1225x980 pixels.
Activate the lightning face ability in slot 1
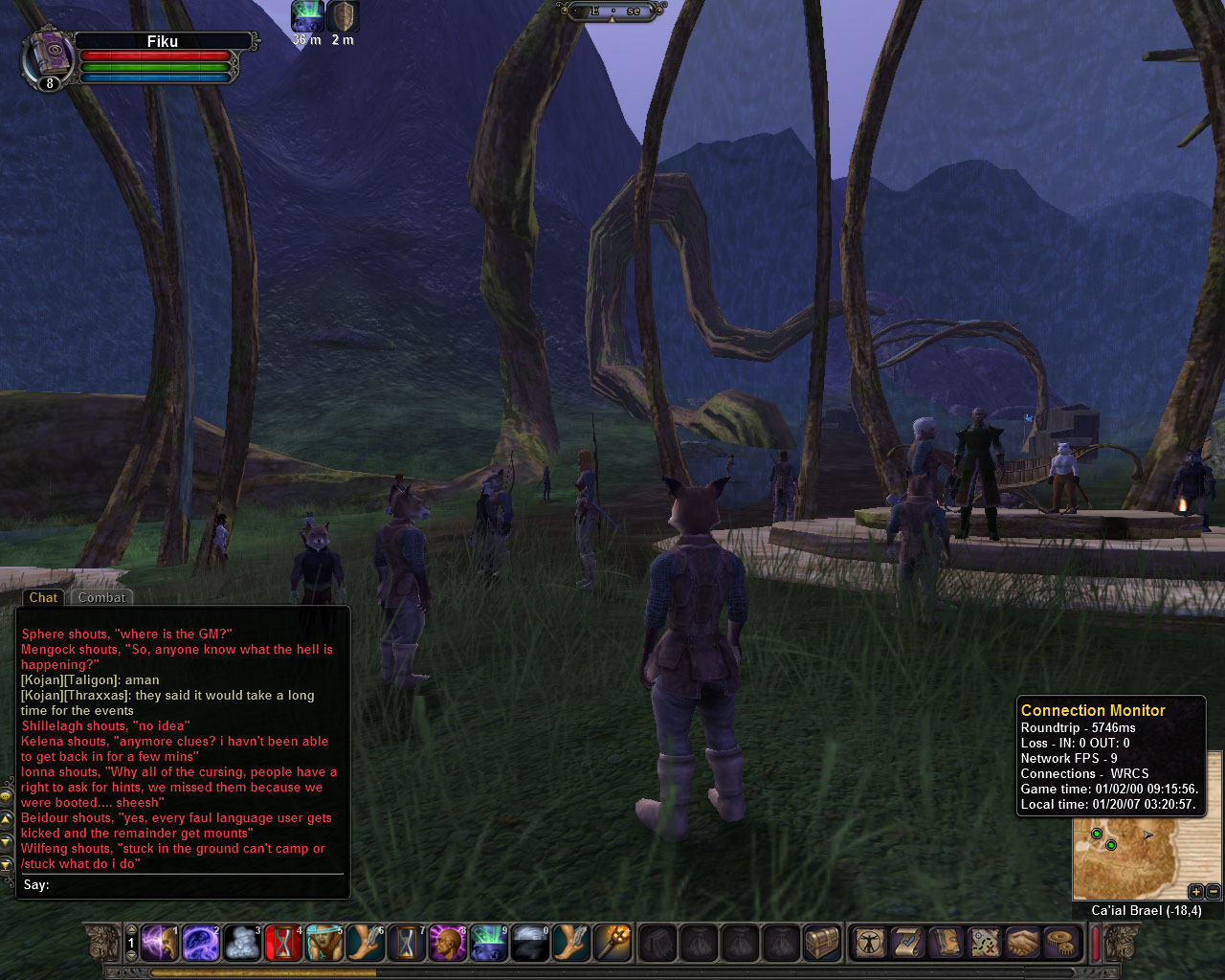pyautogui.click(x=159, y=944)
